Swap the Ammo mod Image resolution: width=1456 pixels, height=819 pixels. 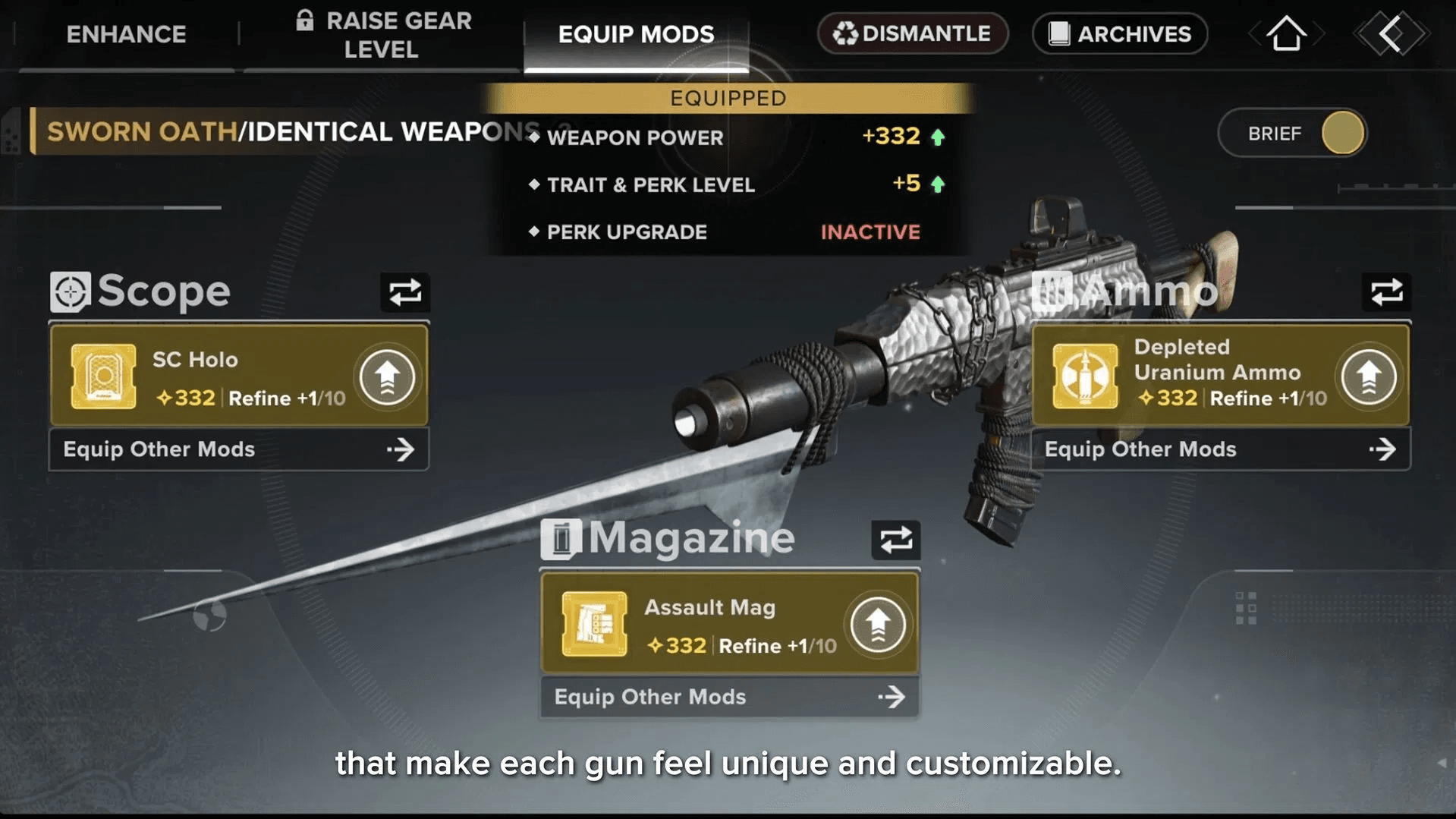1385,292
